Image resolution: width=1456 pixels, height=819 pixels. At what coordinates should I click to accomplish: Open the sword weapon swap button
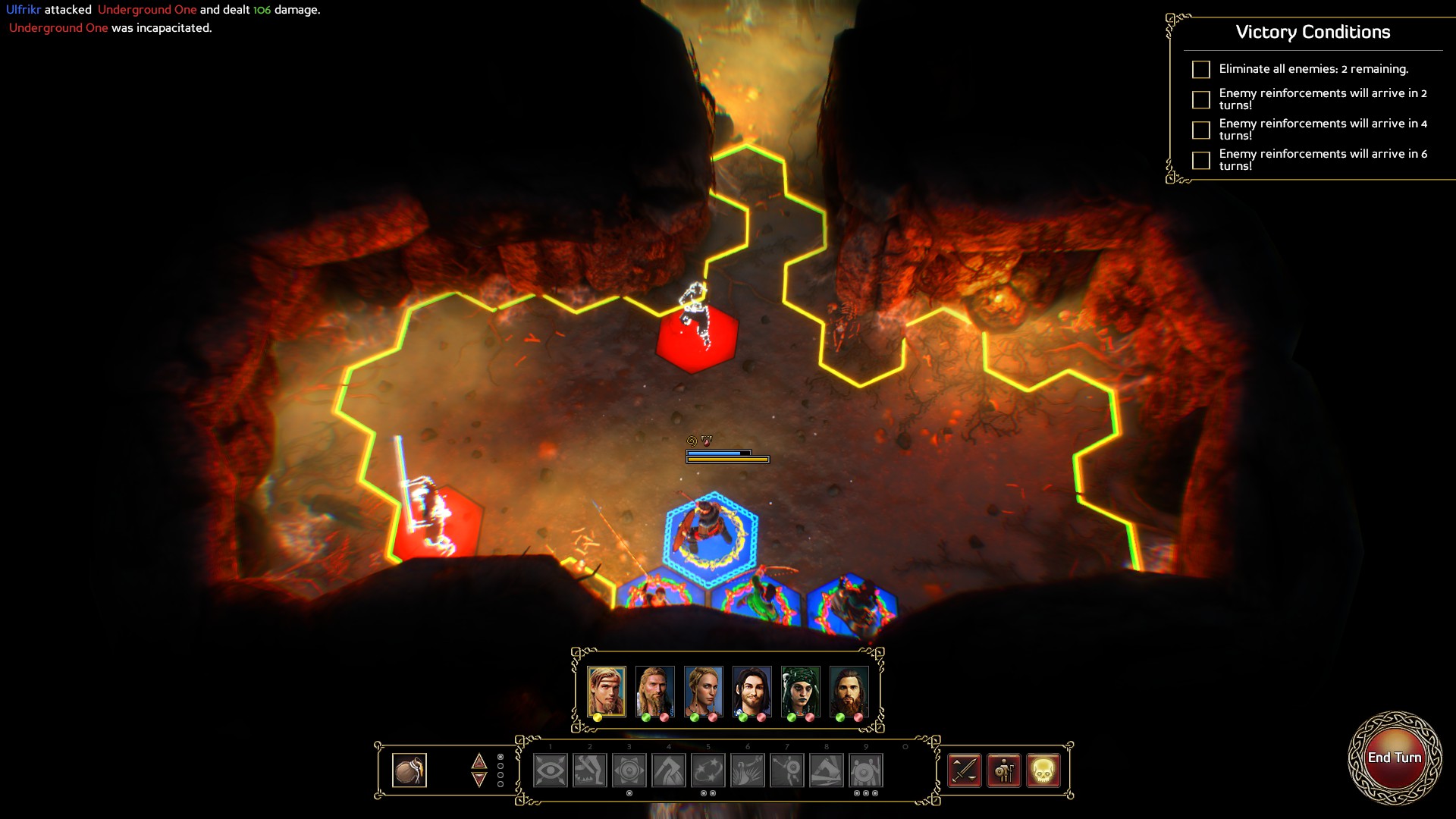click(x=965, y=770)
